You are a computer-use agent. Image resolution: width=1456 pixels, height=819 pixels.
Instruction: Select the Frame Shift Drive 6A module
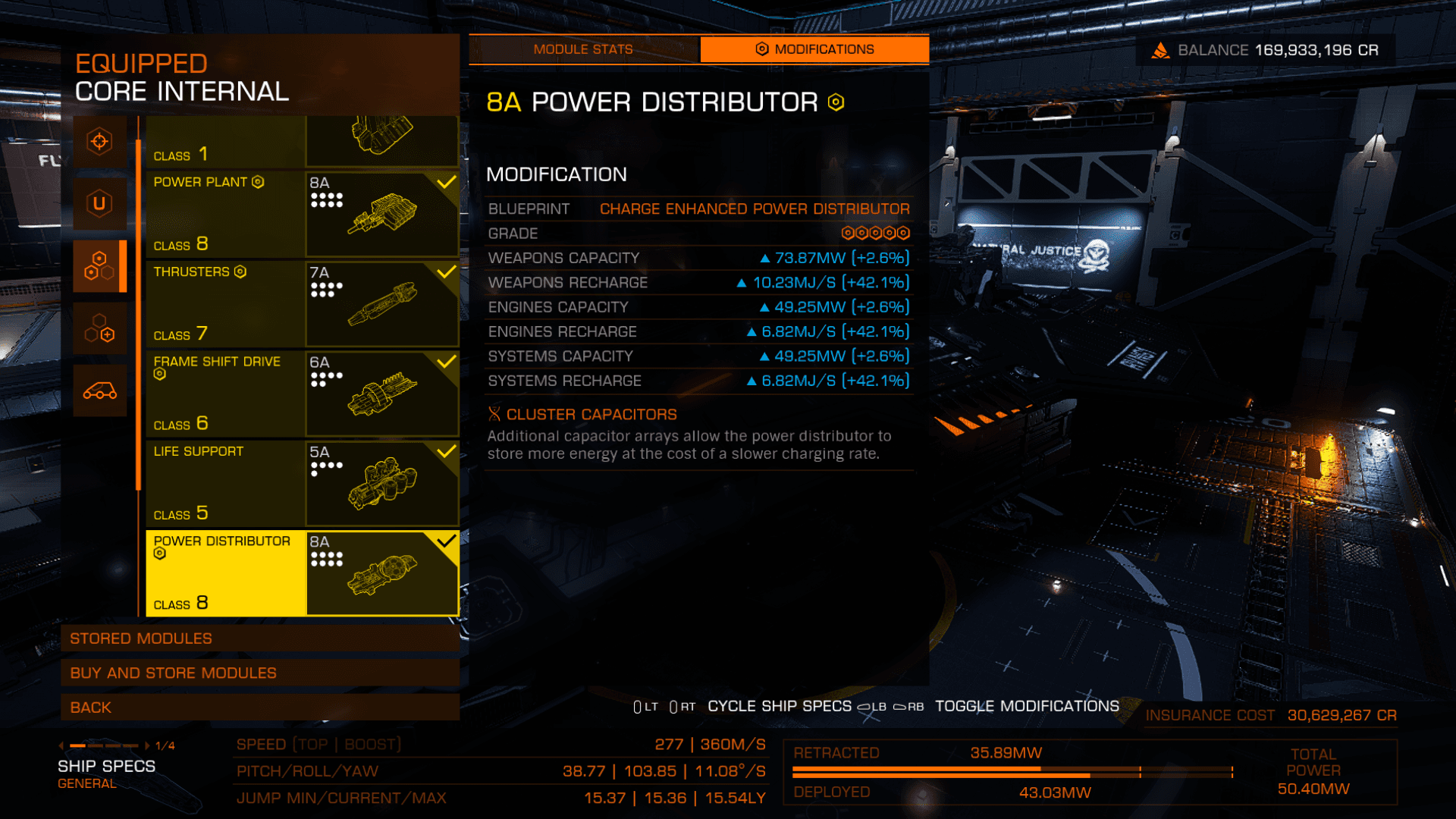302,393
